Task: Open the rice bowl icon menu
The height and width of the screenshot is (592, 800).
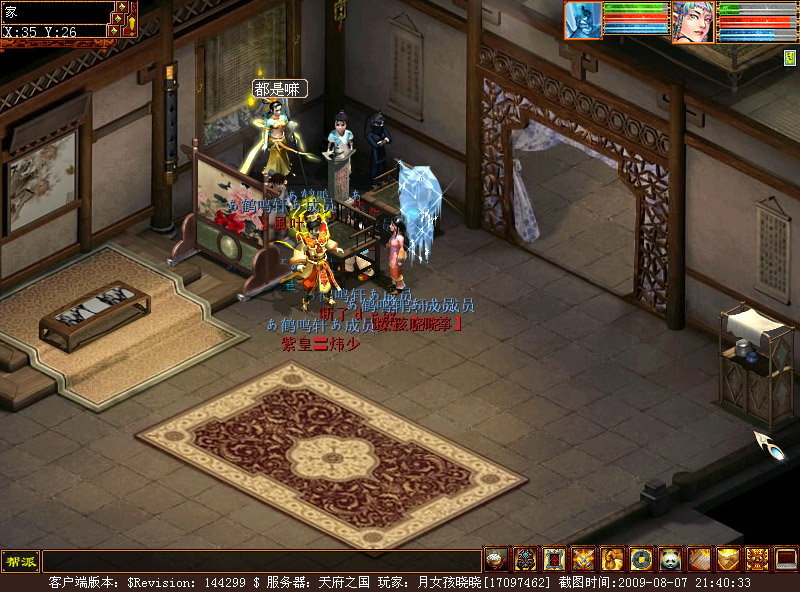Action: pyautogui.click(x=496, y=560)
